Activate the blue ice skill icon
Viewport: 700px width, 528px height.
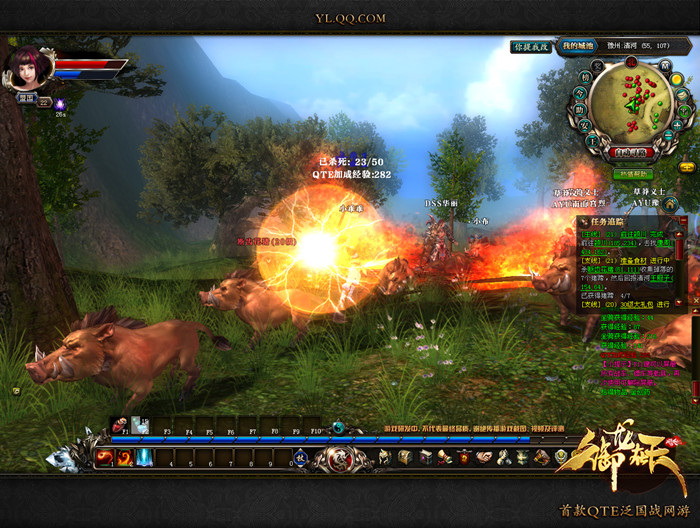click(x=145, y=457)
